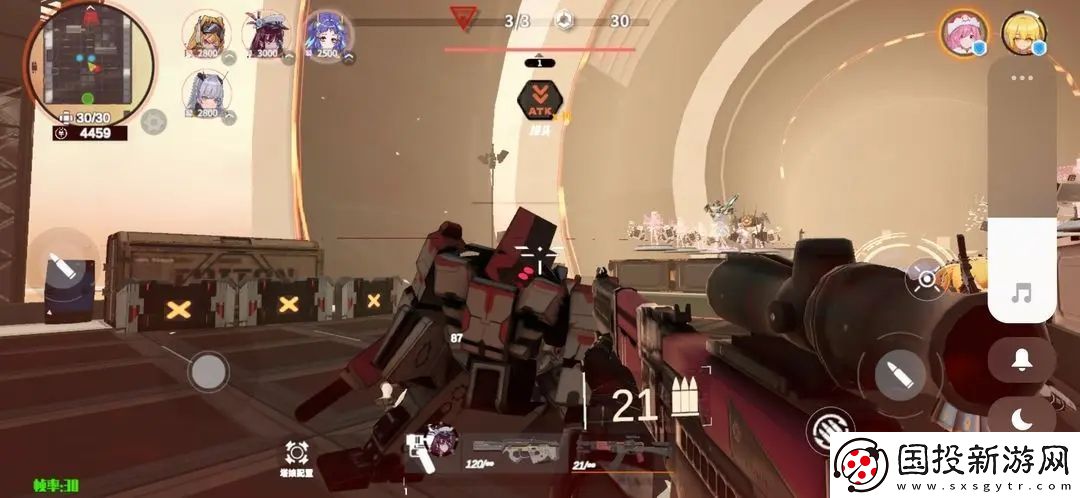The image size is (1080, 498).
Task: Select the blonde goggles character portrait
Action: (207, 34)
